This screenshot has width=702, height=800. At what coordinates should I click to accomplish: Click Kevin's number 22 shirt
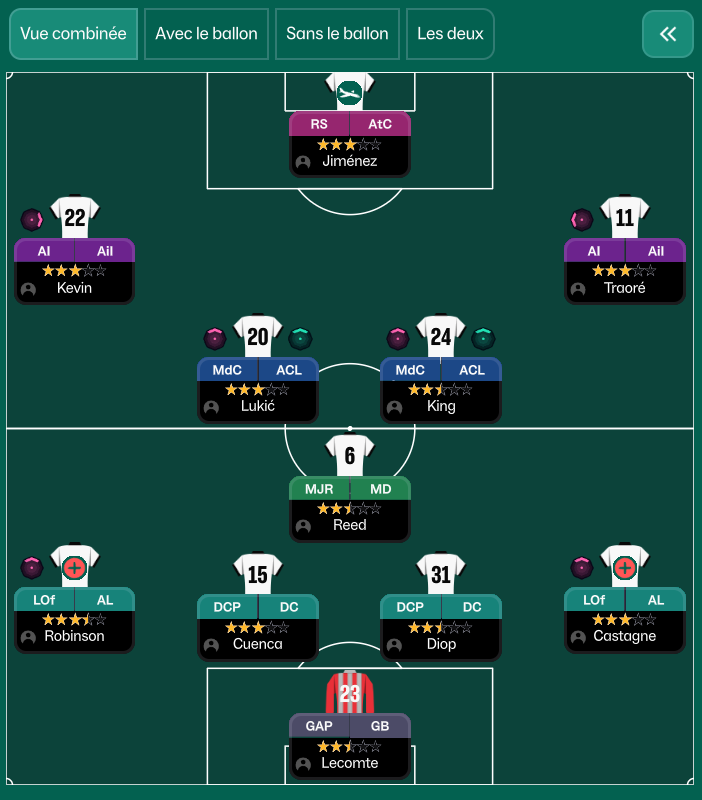point(75,217)
